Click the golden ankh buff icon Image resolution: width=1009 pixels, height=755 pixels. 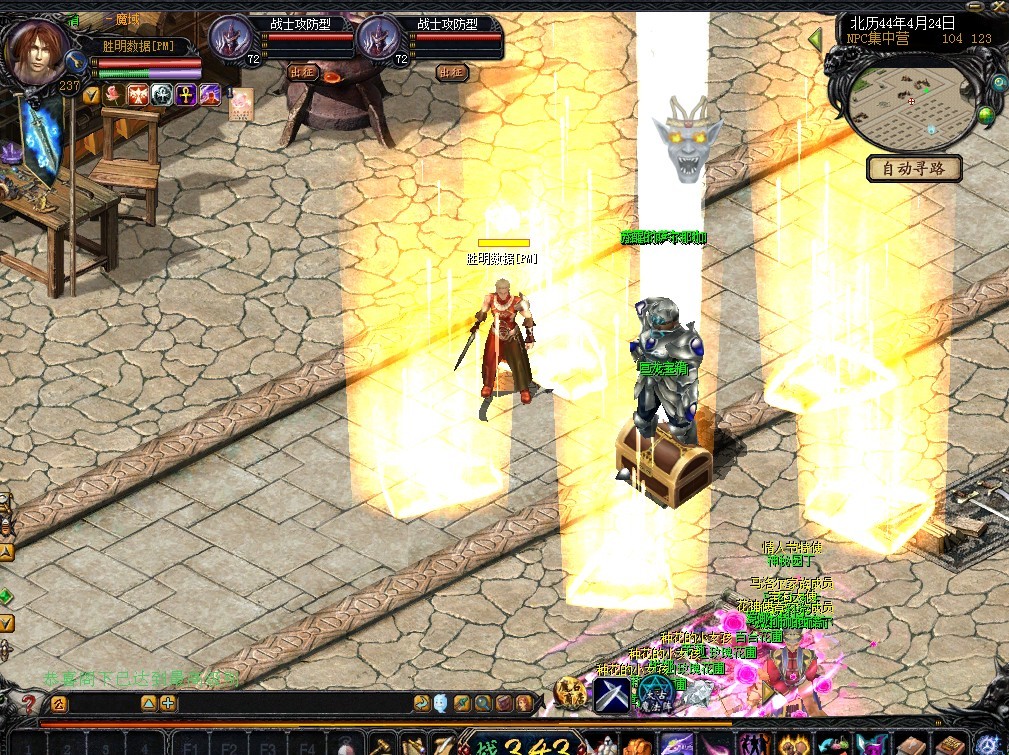(x=186, y=95)
